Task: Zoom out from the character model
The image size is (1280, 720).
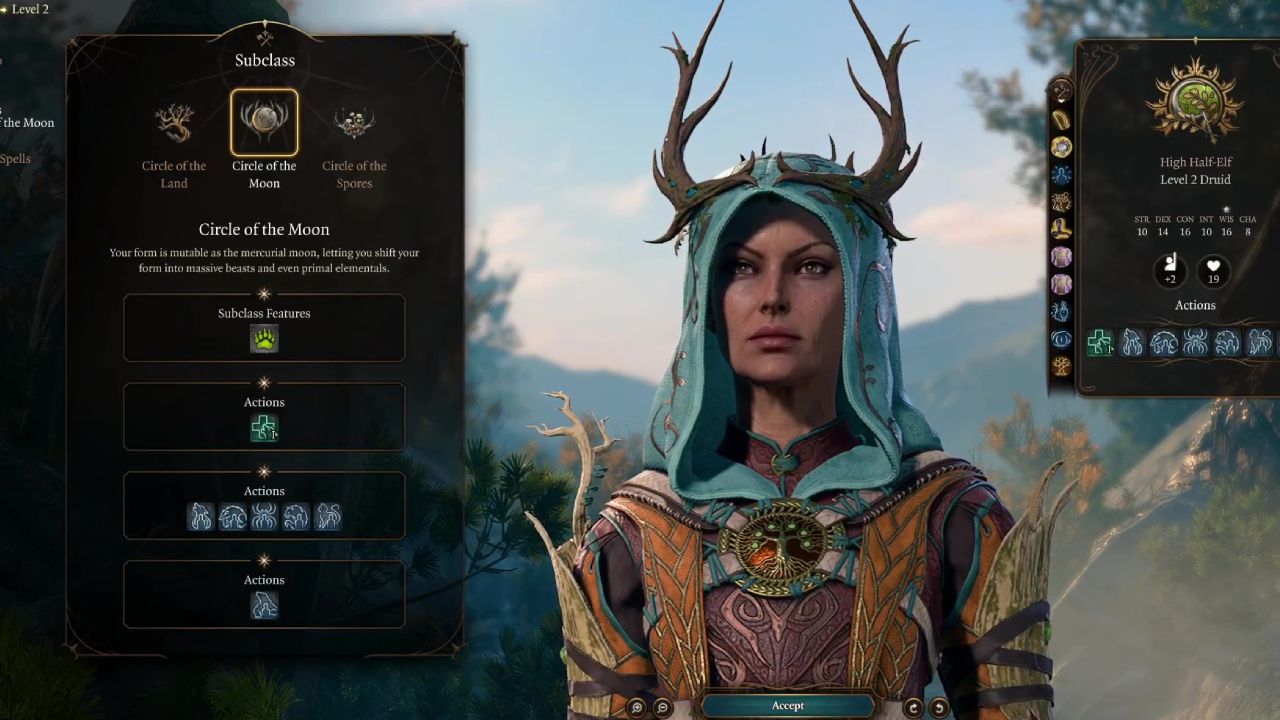Action: click(x=662, y=707)
